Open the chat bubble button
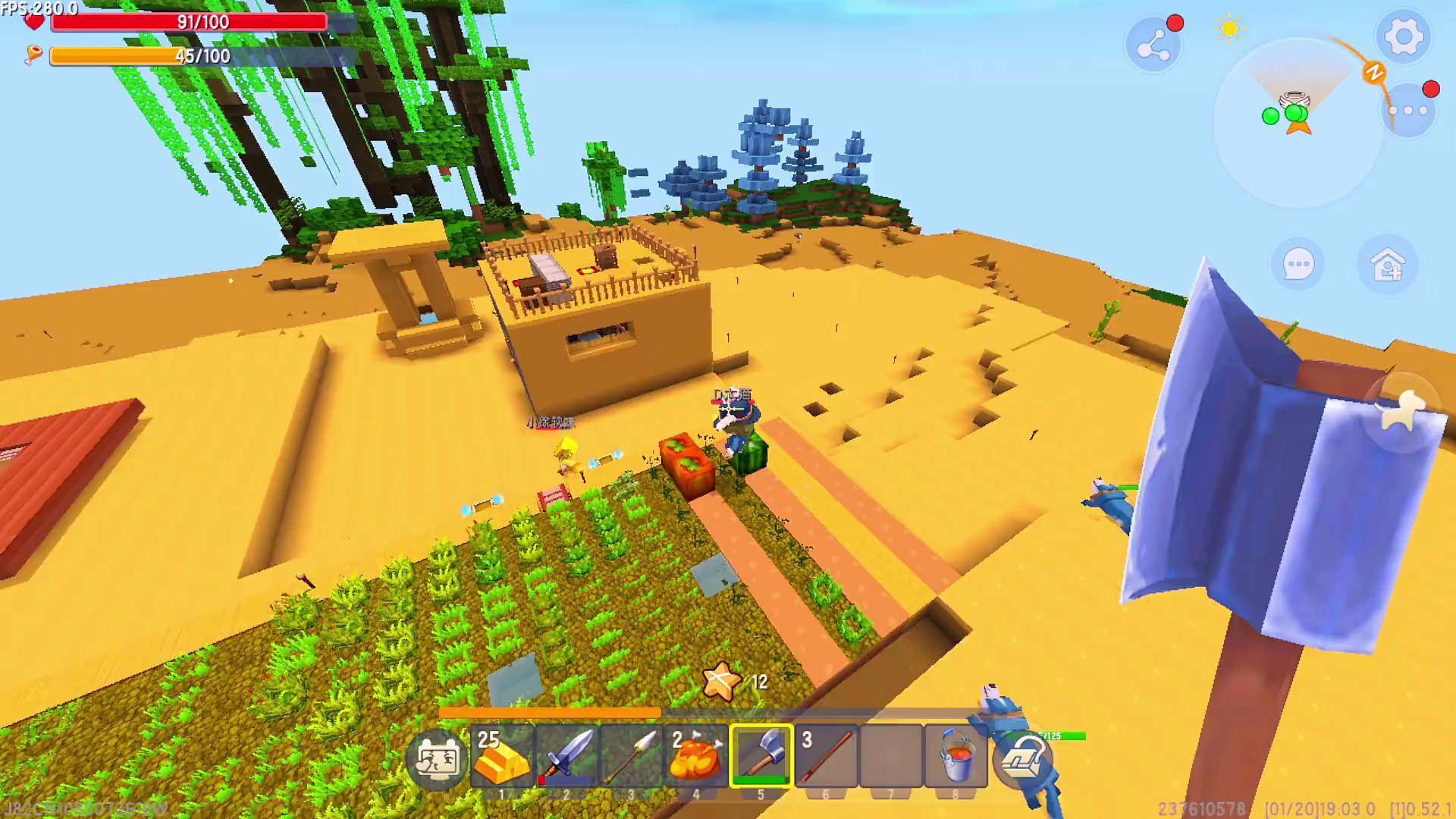This screenshot has height=819, width=1456. 1298,265
